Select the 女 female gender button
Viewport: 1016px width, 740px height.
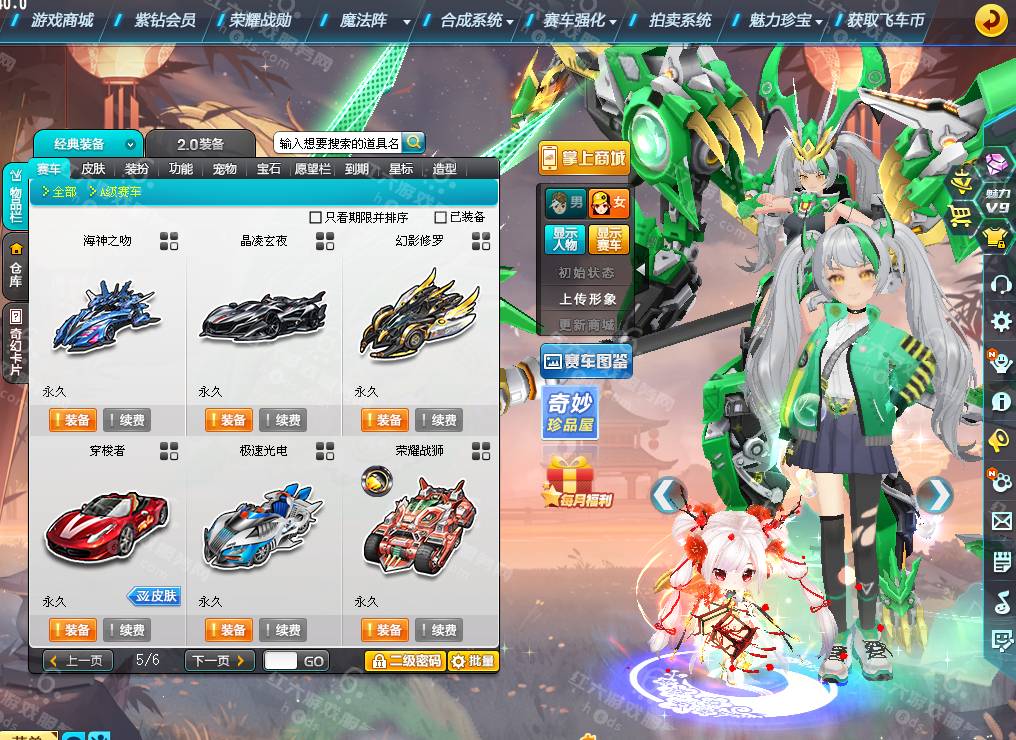click(x=609, y=203)
